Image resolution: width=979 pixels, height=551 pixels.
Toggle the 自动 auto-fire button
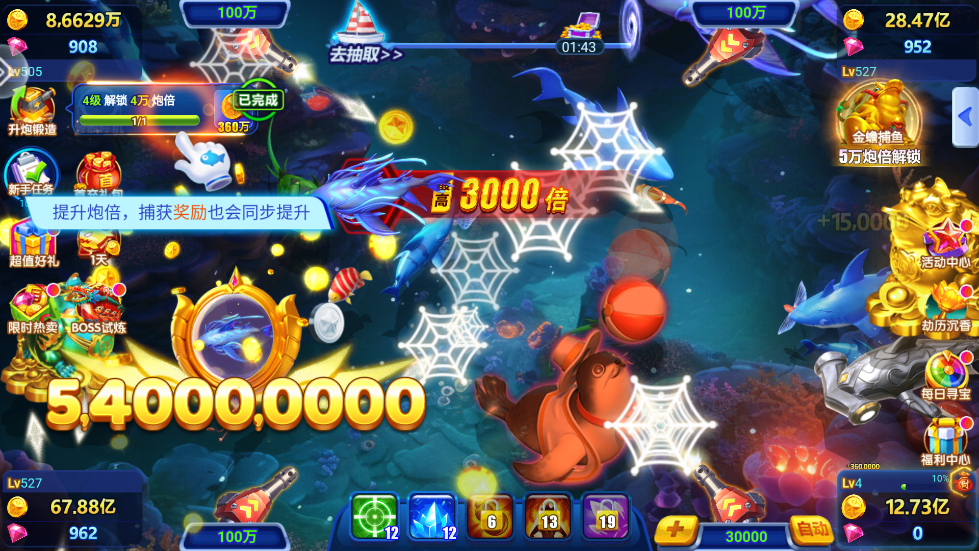coord(809,528)
